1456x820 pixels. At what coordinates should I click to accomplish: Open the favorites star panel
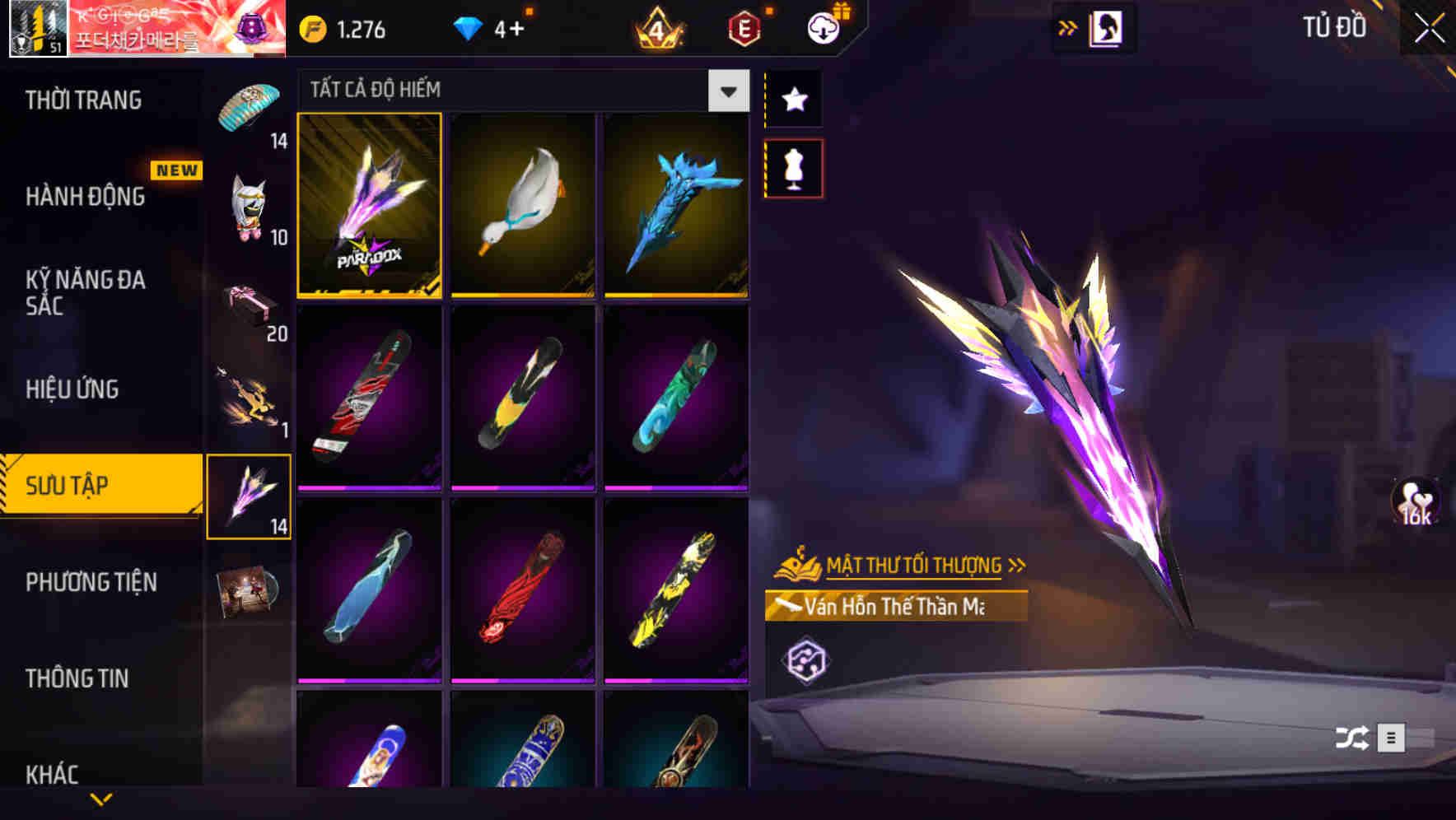coord(793,100)
